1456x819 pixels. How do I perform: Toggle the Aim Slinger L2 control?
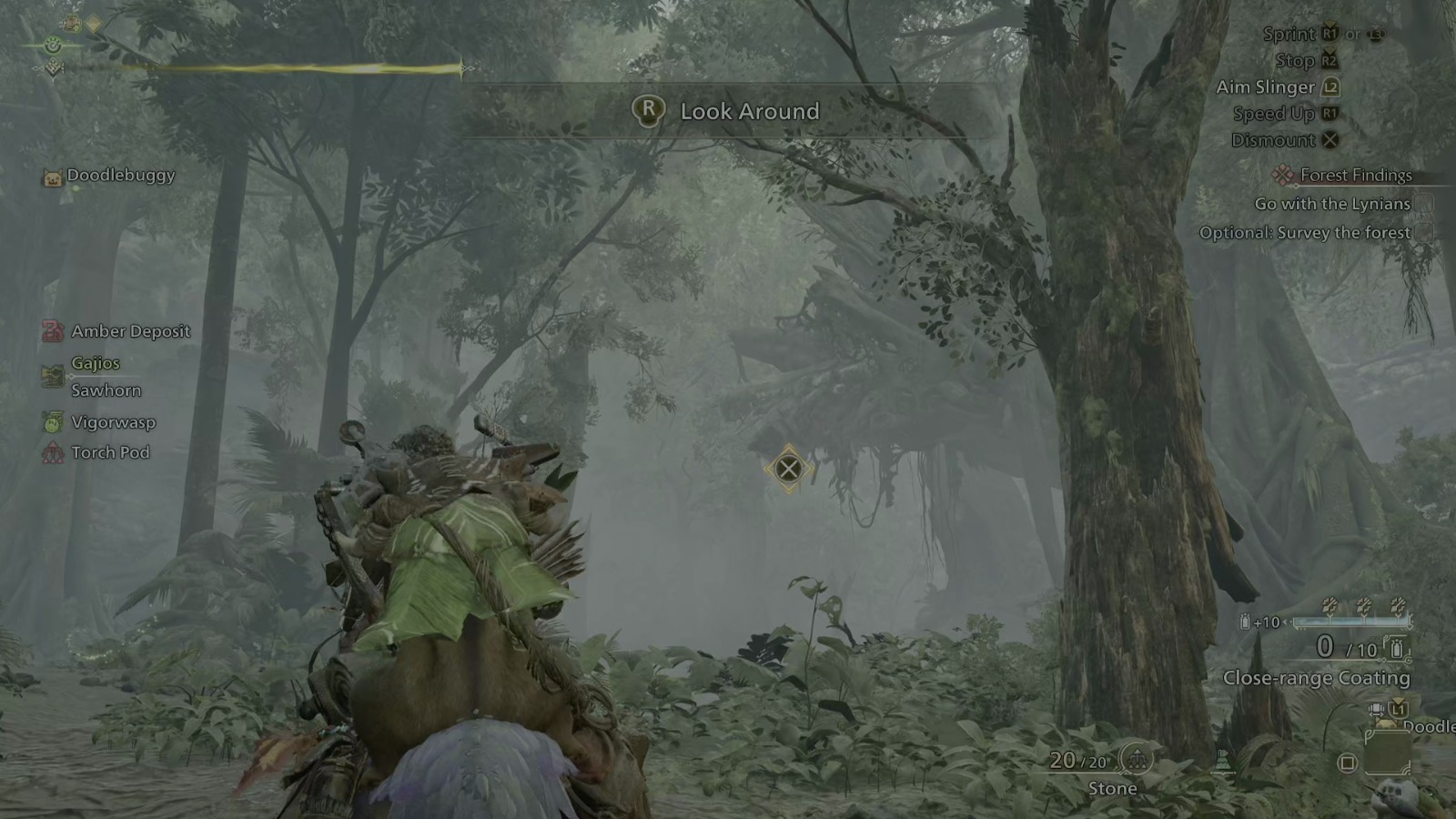coord(1330,86)
